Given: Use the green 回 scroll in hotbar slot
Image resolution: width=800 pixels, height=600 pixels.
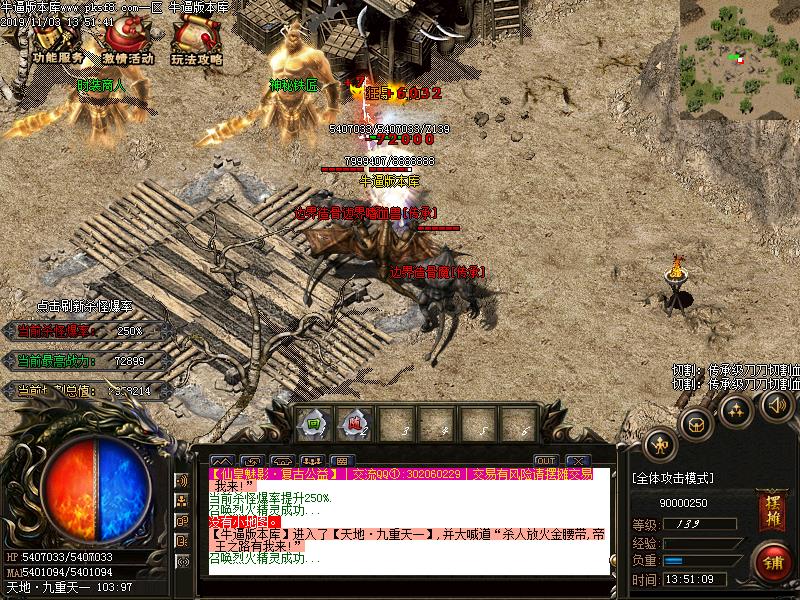Looking at the screenshot, I should [x=313, y=423].
